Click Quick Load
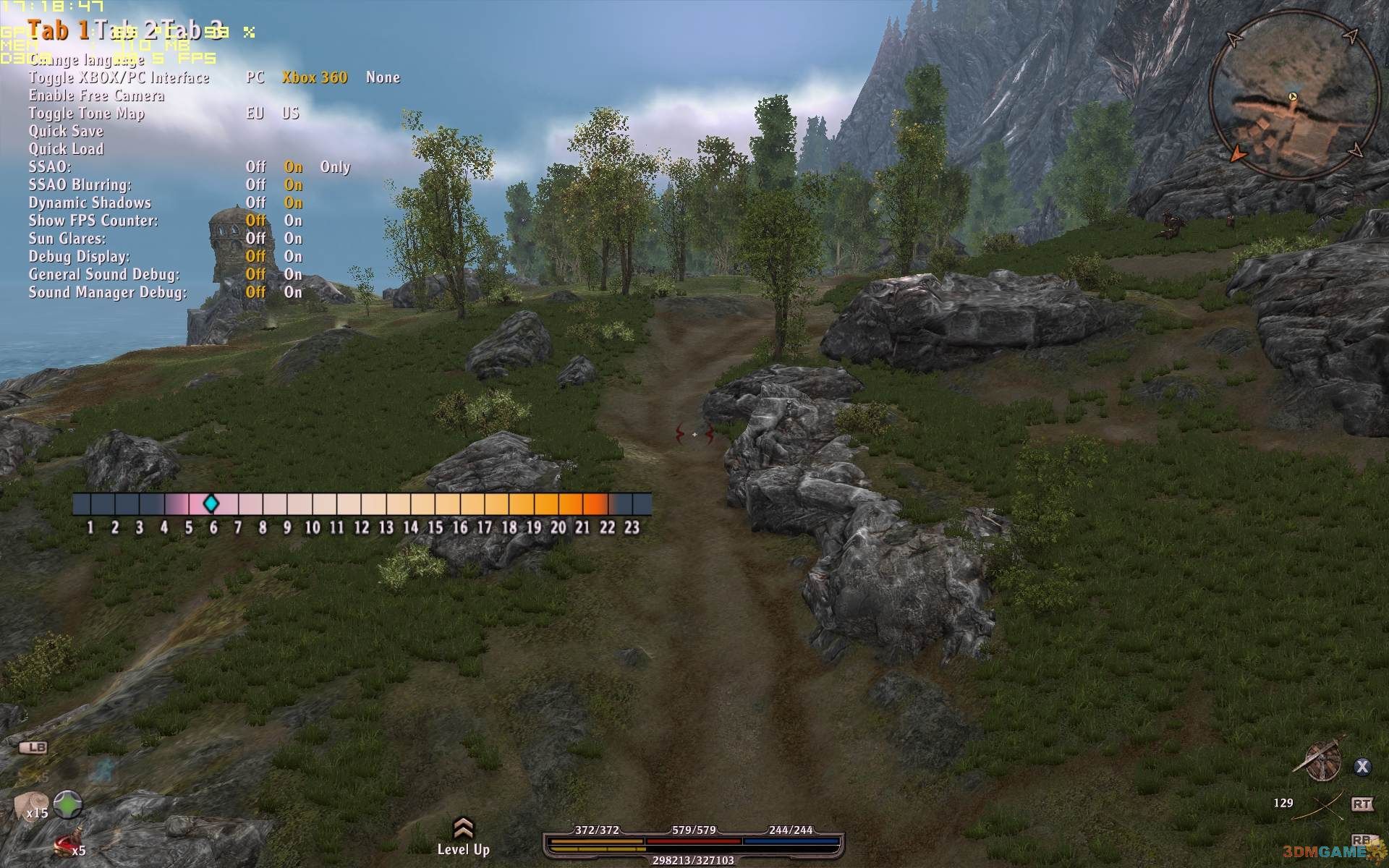Viewport: 1389px width, 868px height. click(66, 149)
